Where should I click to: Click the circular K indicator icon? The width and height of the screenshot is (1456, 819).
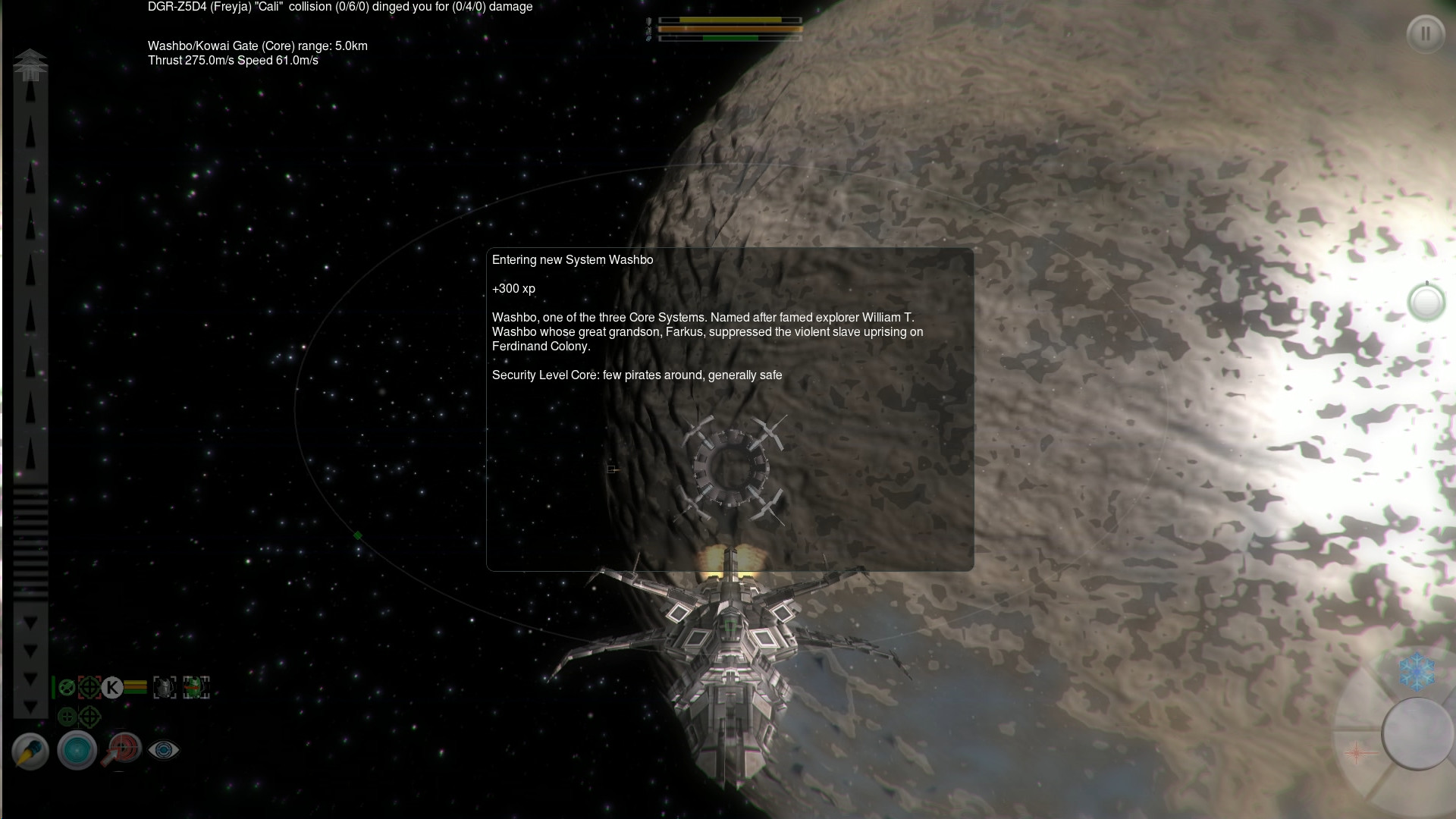coord(113,687)
